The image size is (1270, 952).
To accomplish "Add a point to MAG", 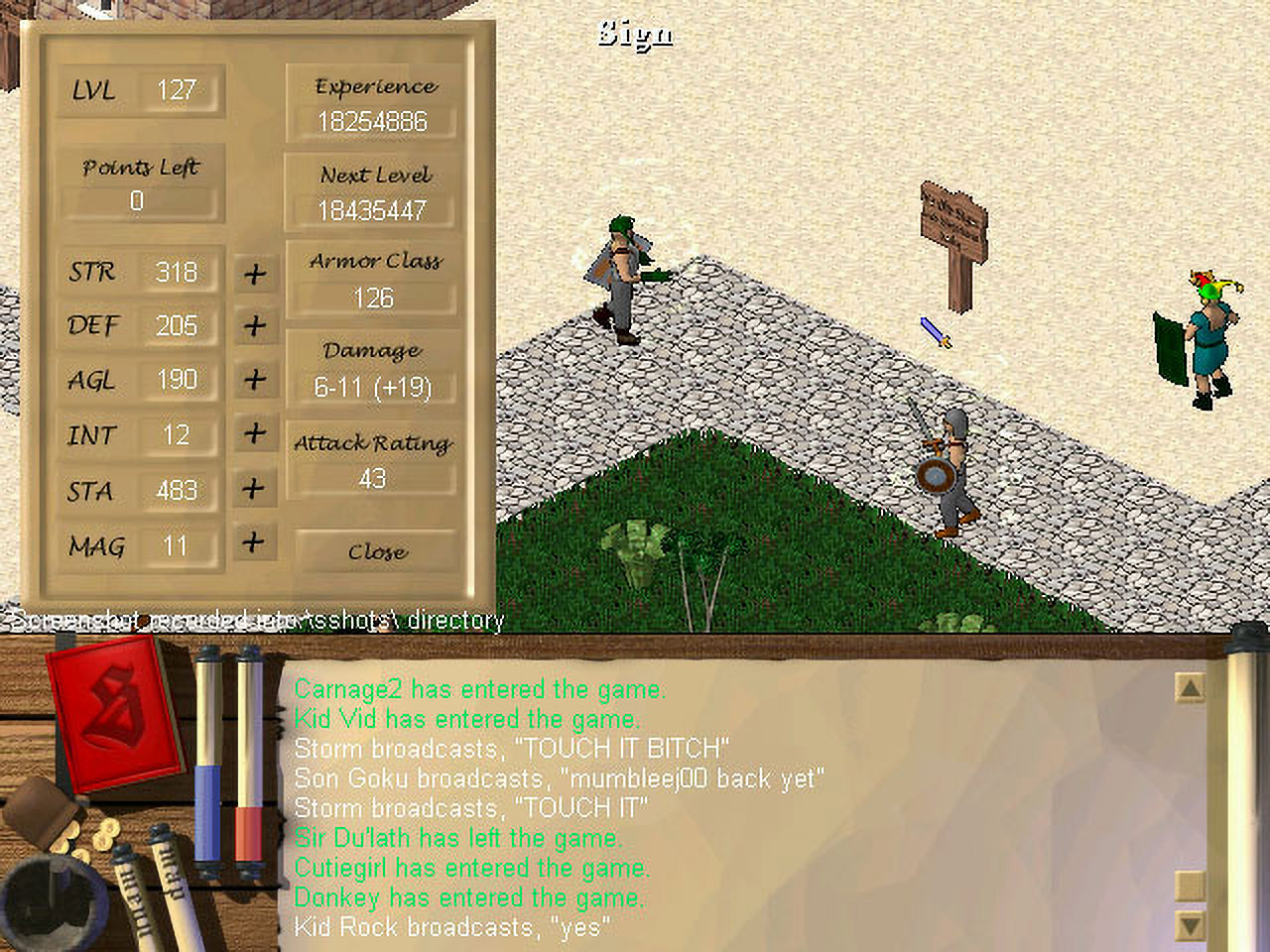I will tap(255, 542).
